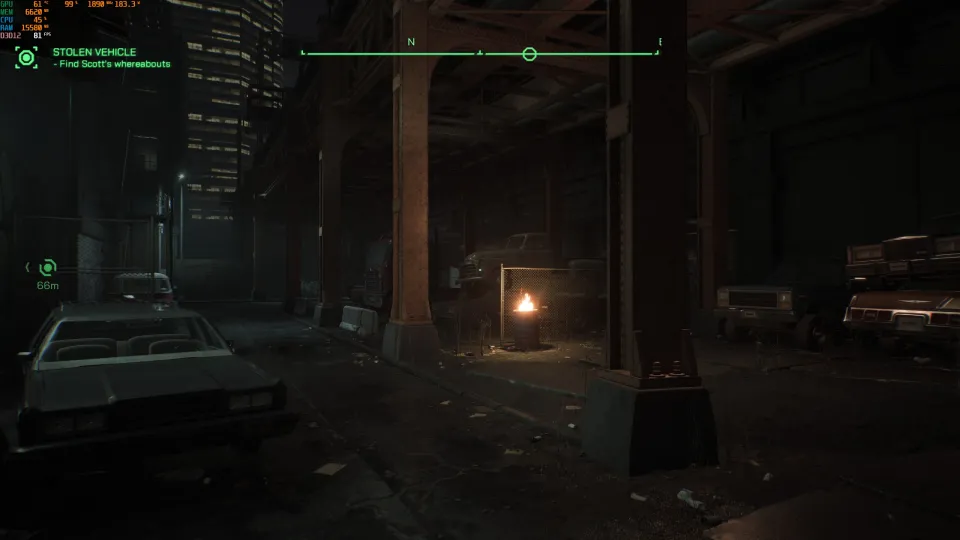Click the circular objective marker on the compass
960x540 pixels.
tap(529, 54)
